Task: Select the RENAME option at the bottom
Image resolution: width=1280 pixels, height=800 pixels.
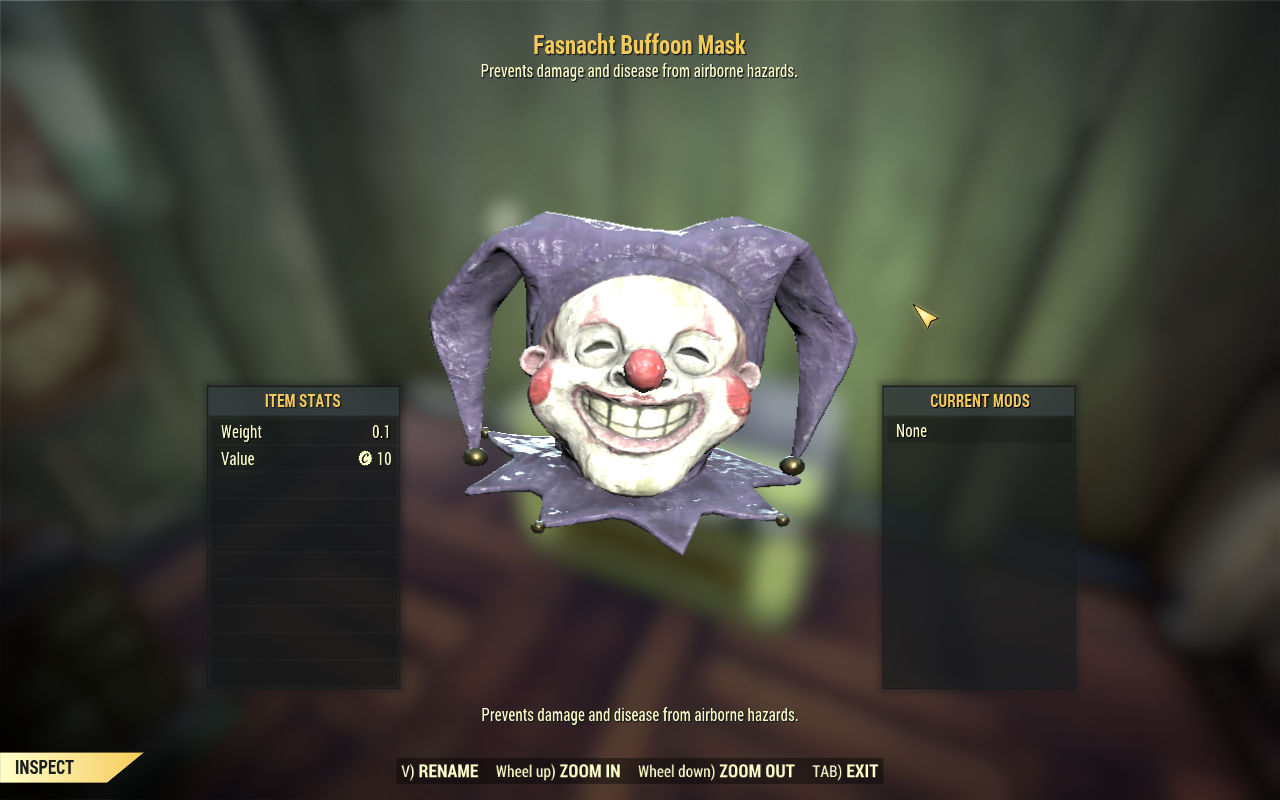Action: (x=440, y=771)
